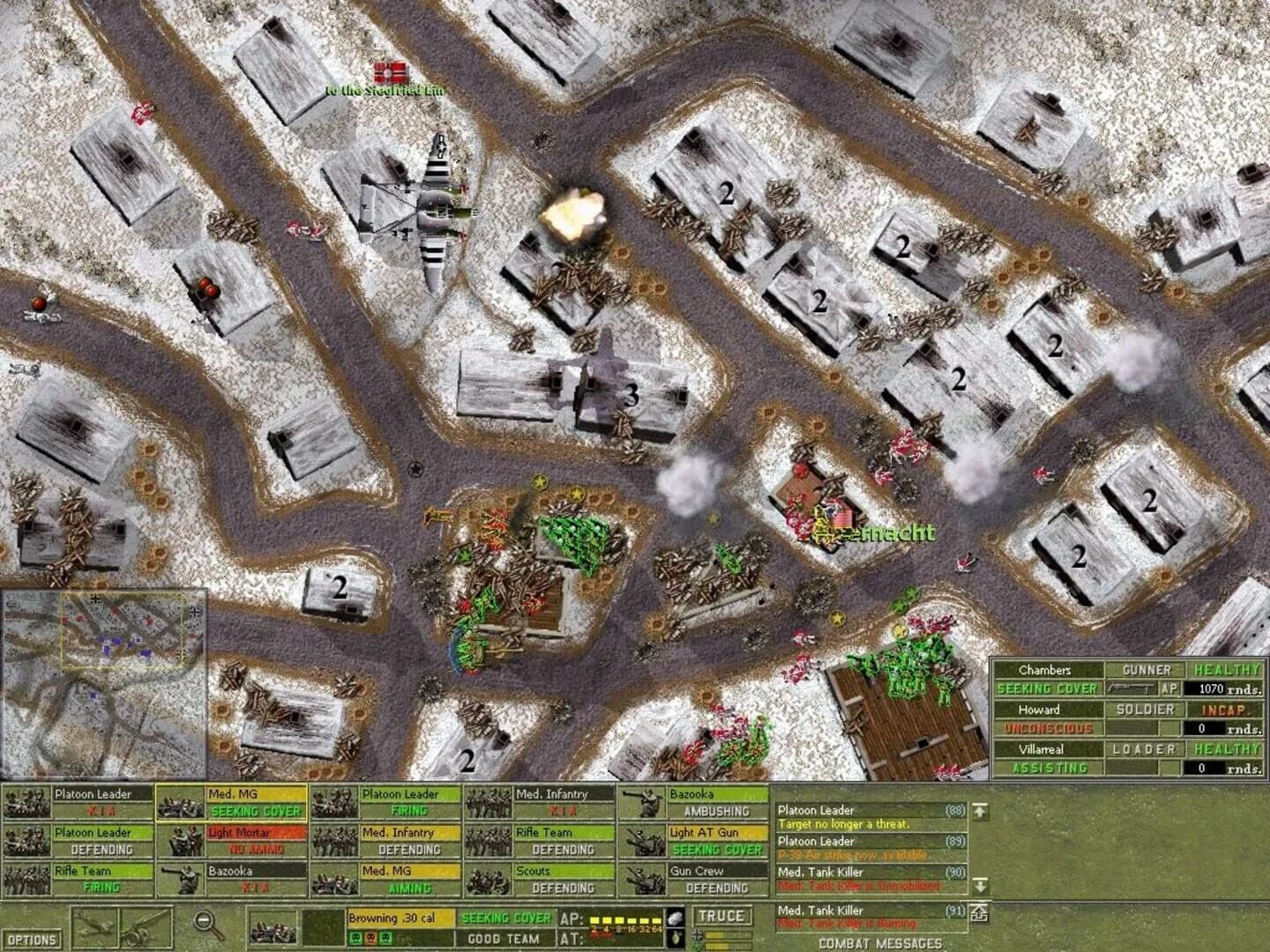Click the hand grenade icon below the smoke icon
Screen dimensions: 1270x952
(x=676, y=938)
